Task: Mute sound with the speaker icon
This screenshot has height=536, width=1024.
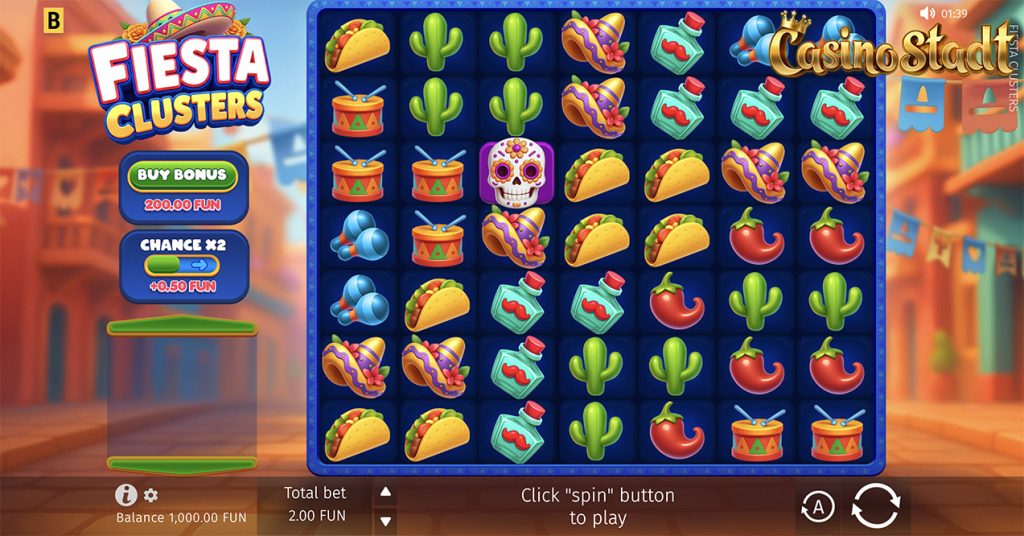Action: (x=927, y=13)
